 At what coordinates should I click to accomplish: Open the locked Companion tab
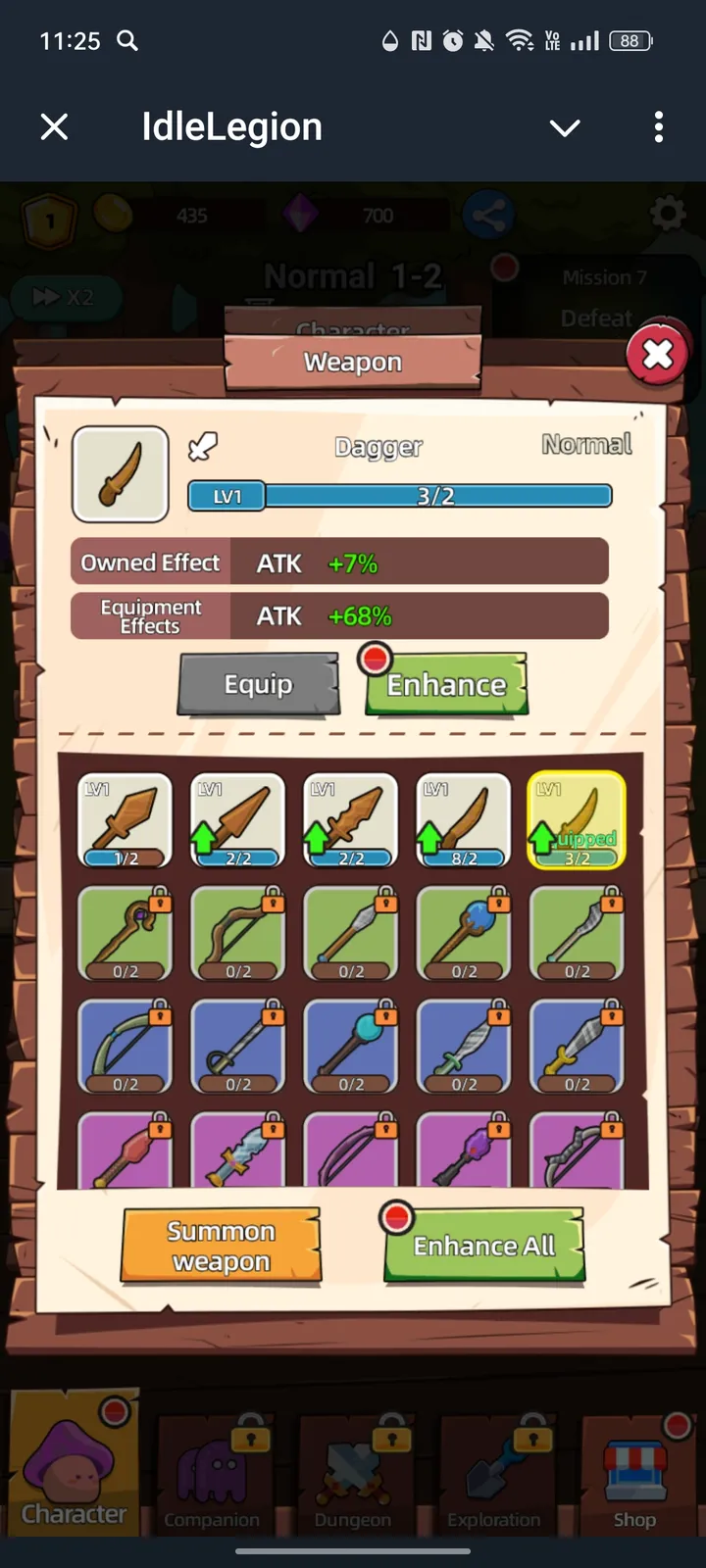point(212,1475)
